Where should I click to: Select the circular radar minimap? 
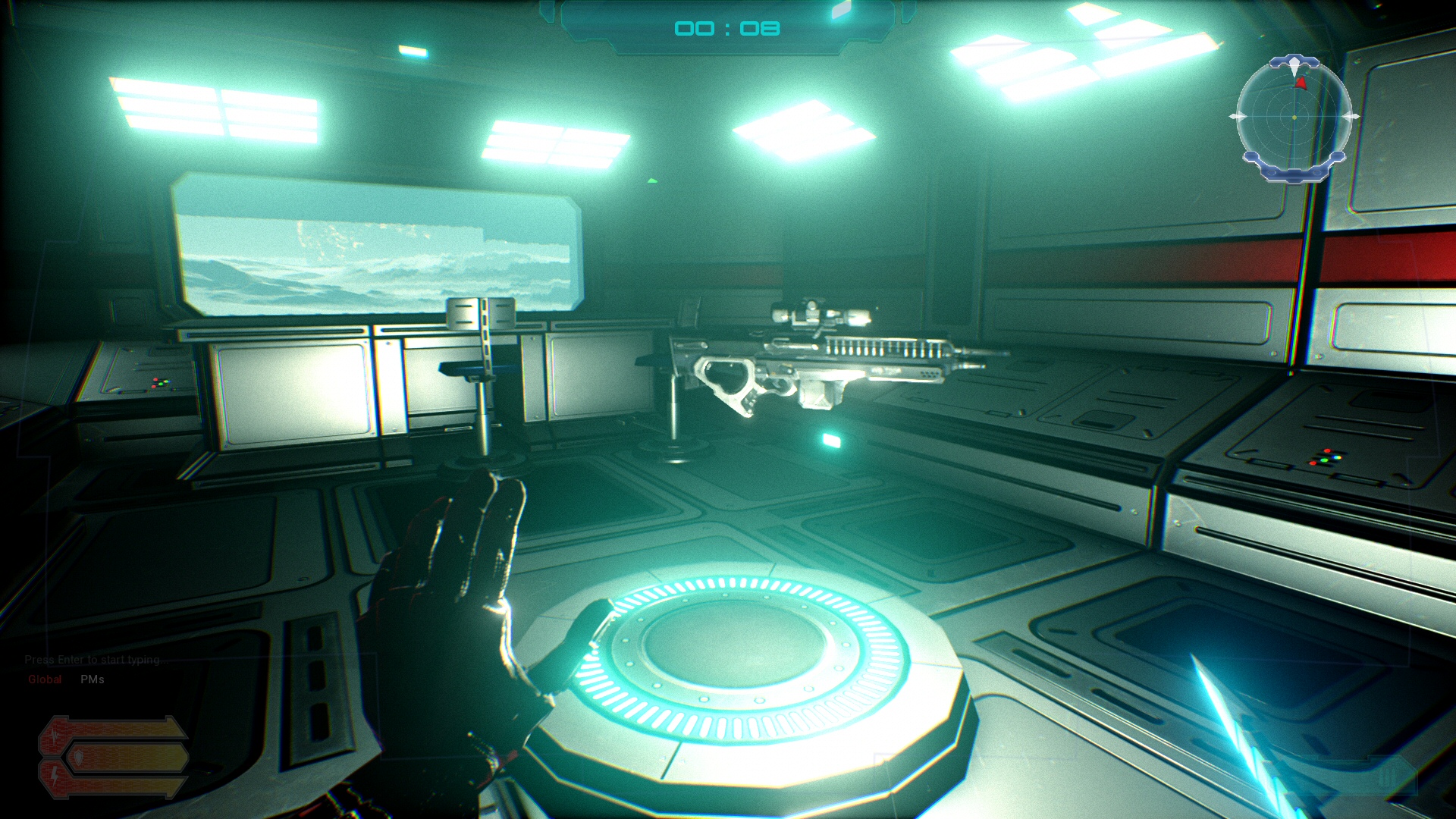1294,118
